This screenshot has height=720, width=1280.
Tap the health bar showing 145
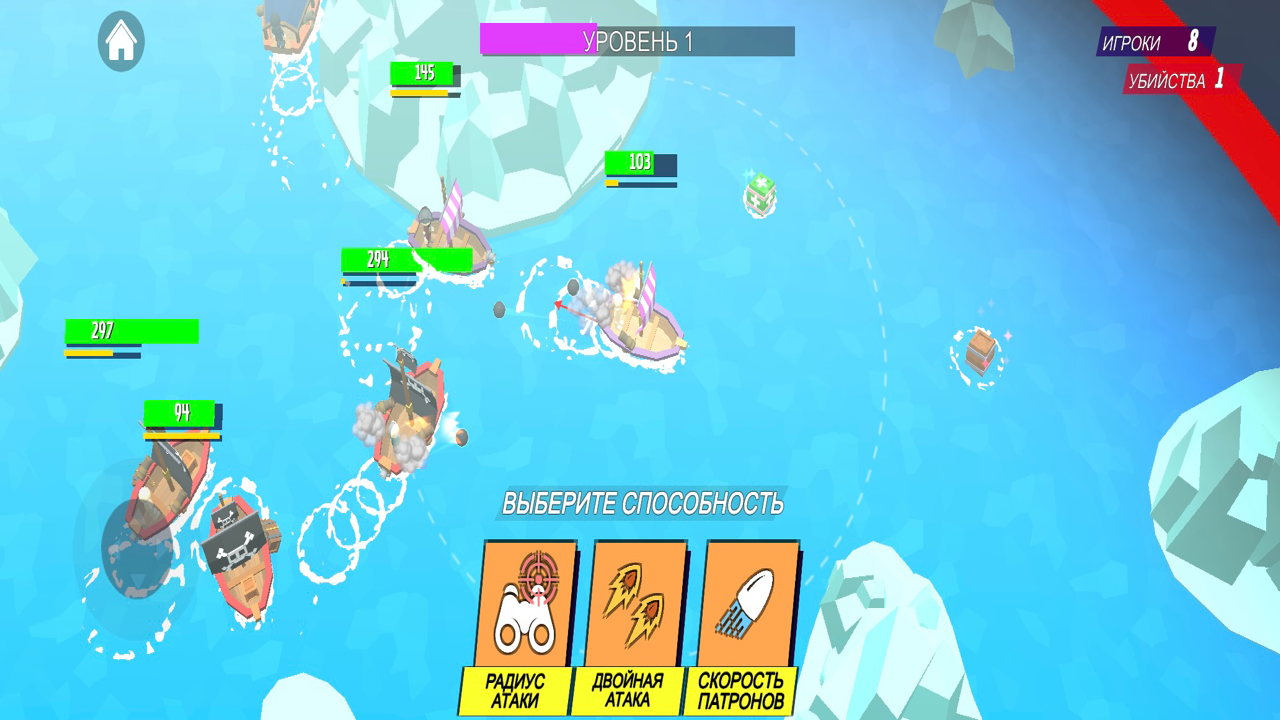[x=421, y=72]
